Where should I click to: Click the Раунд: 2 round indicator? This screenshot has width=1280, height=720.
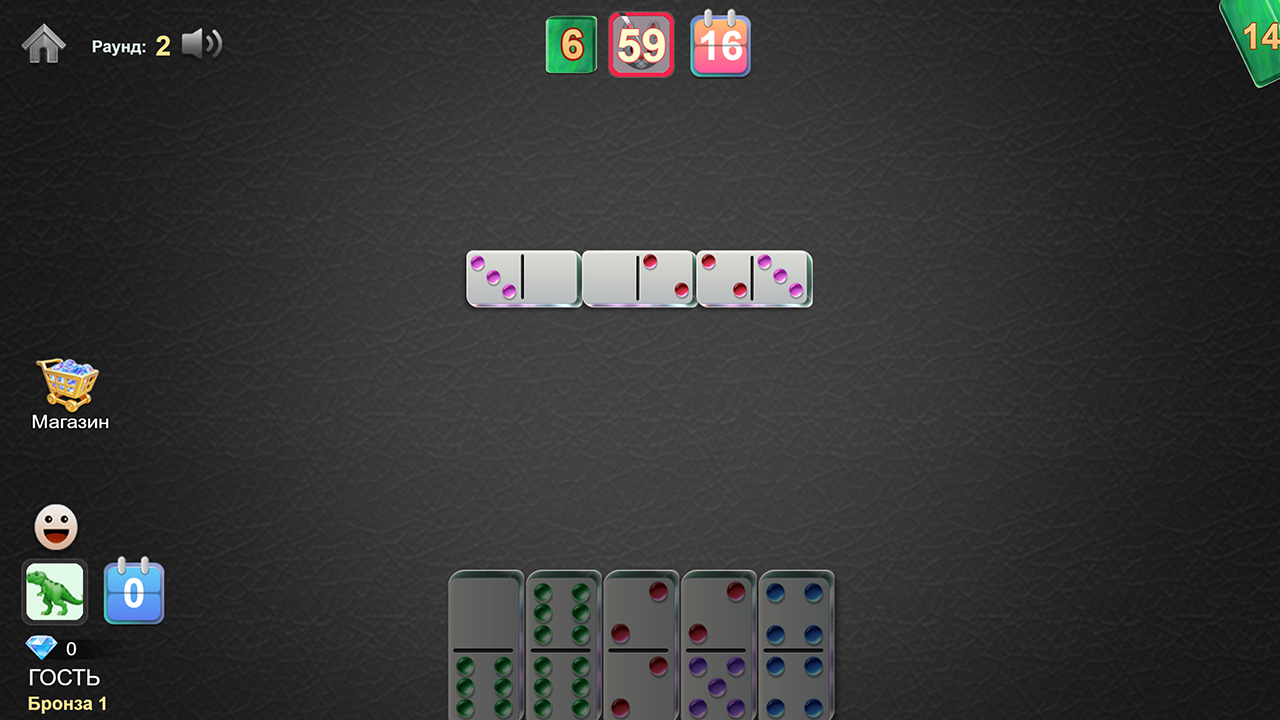pyautogui.click(x=130, y=44)
